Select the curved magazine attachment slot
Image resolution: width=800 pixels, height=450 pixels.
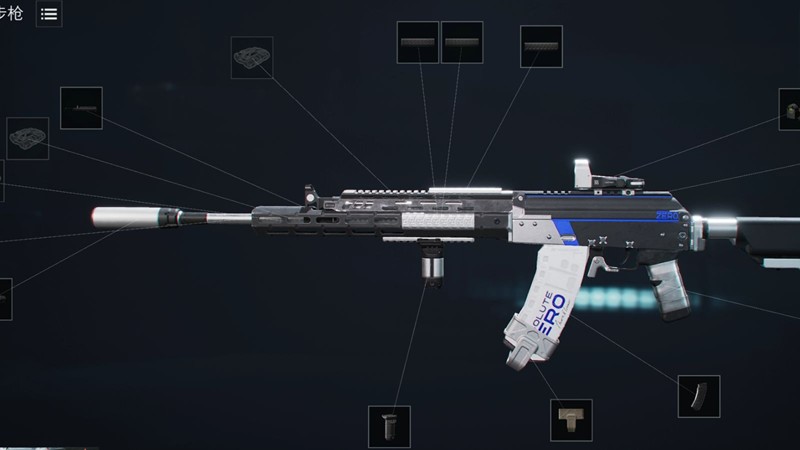698,396
